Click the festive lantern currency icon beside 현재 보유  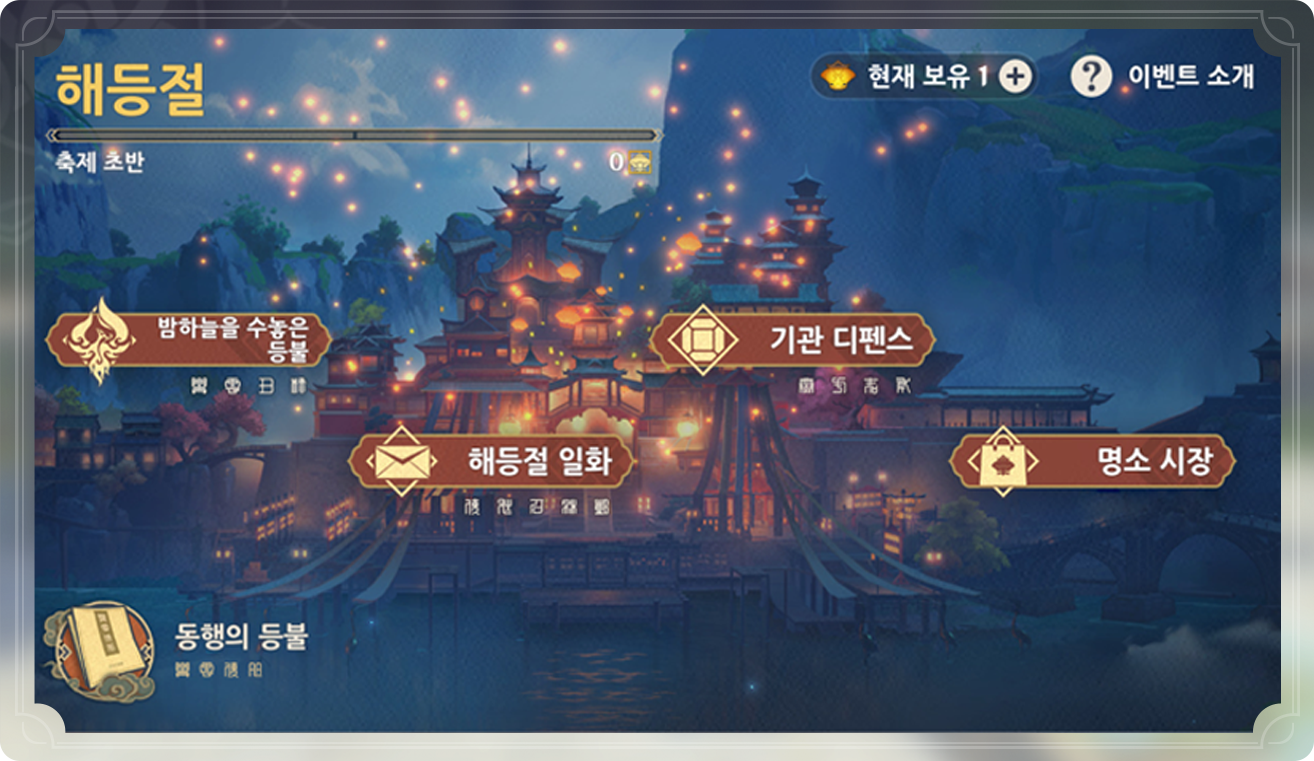[838, 73]
